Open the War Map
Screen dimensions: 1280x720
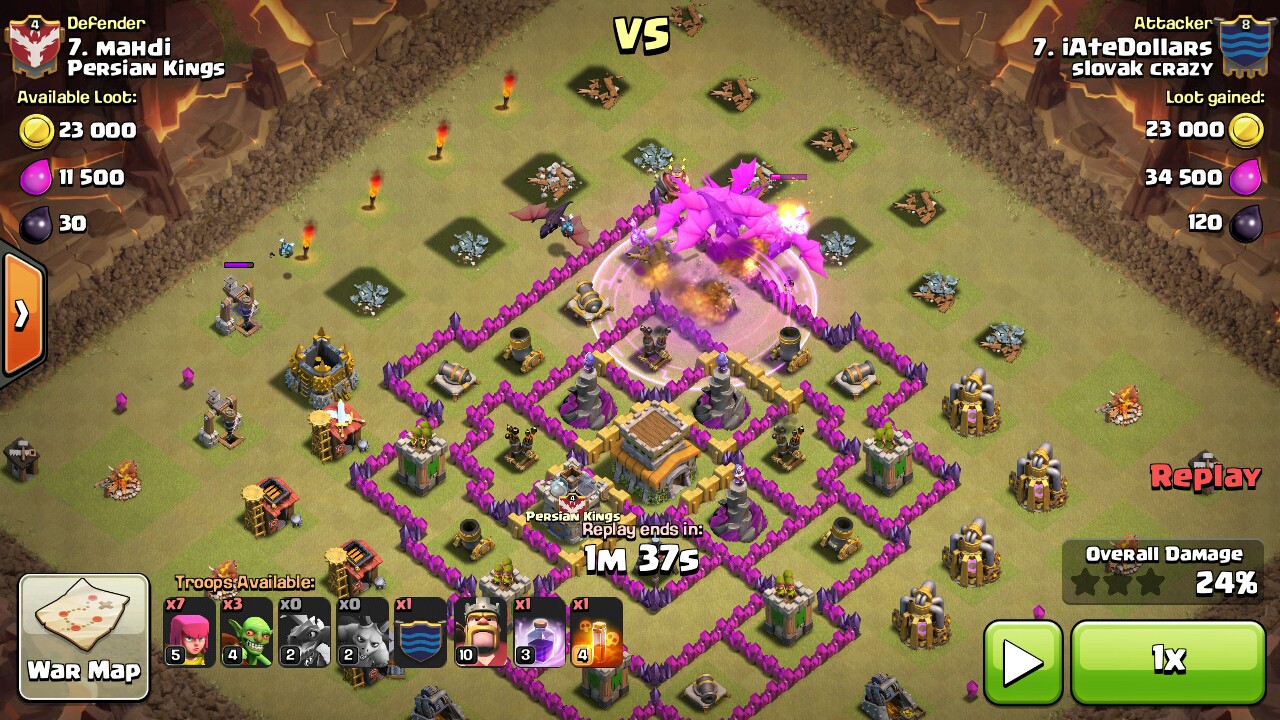(84, 636)
